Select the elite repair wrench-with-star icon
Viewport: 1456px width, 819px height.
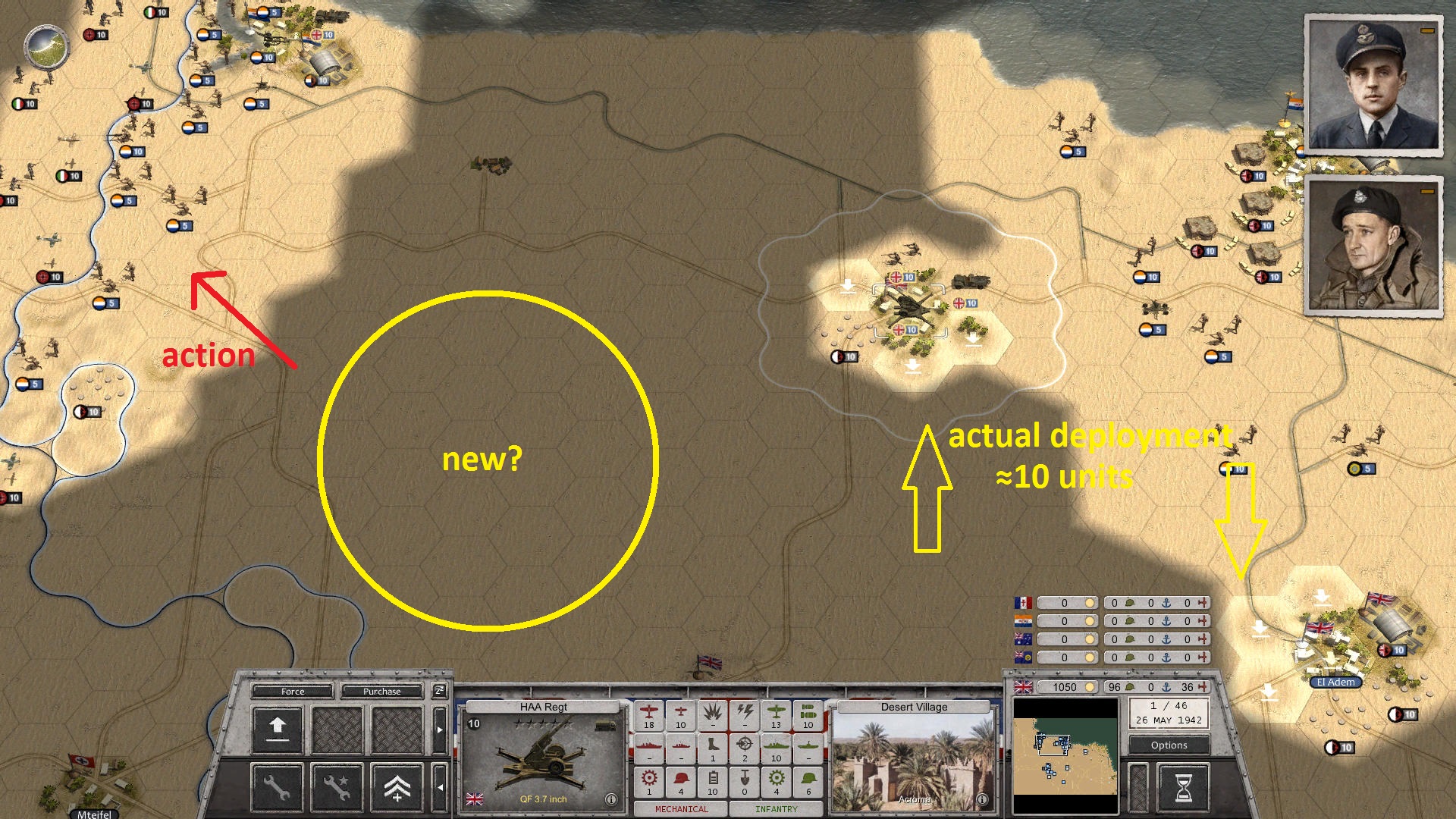336,789
